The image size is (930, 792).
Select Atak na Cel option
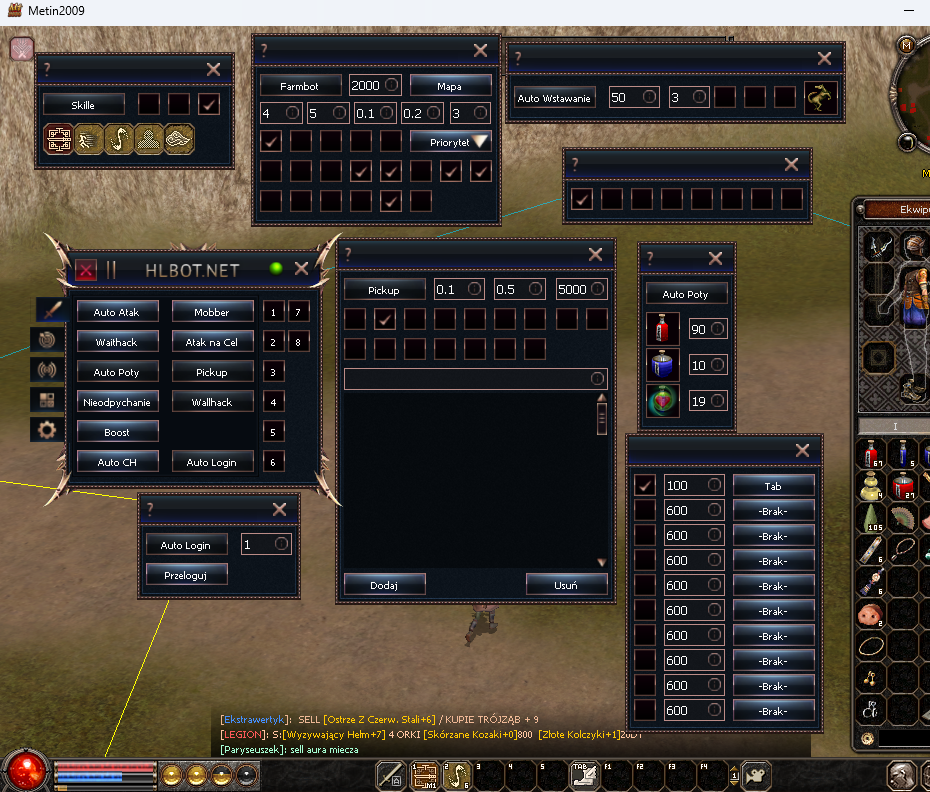(x=212, y=342)
